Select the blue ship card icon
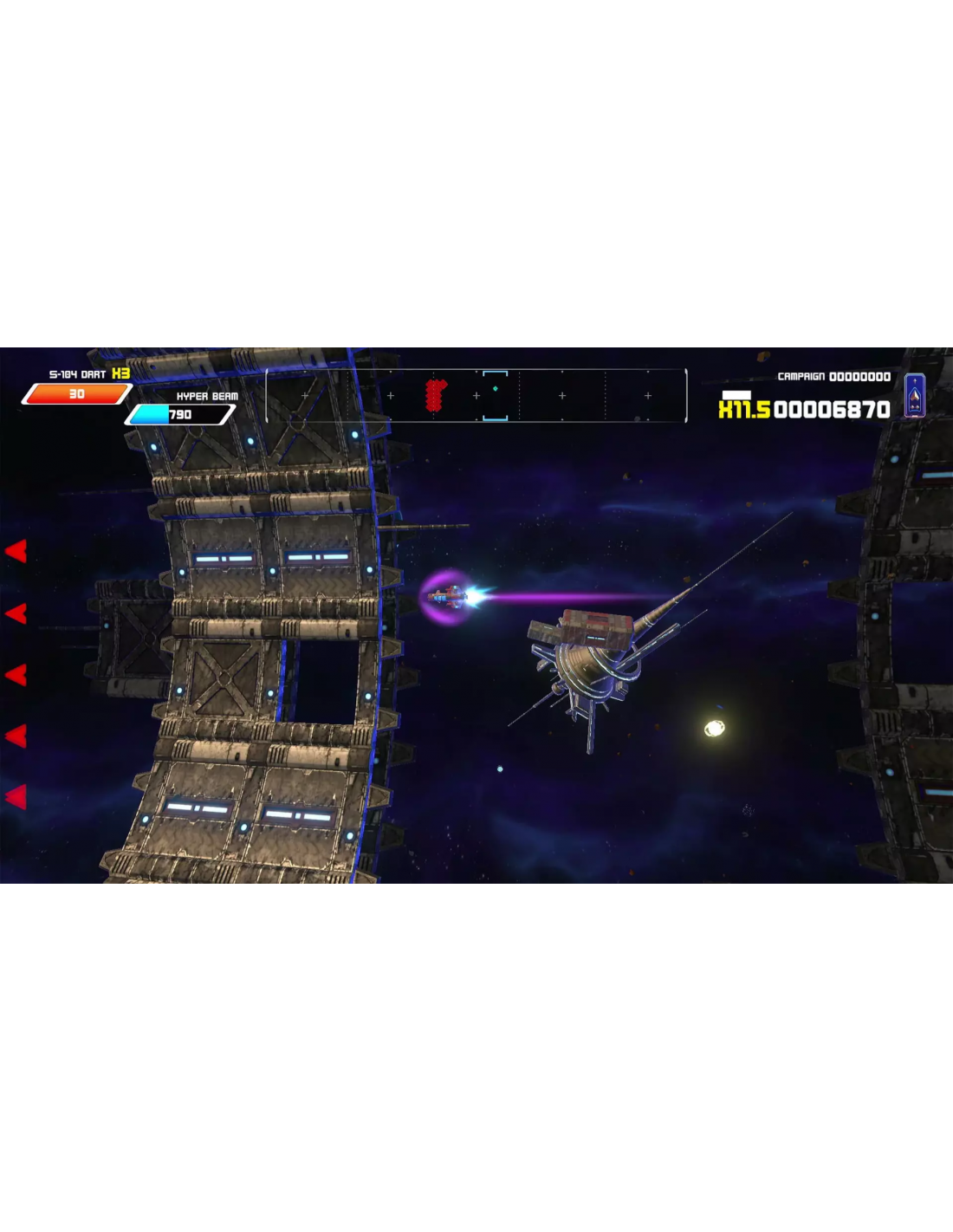The image size is (953, 1232). [914, 396]
